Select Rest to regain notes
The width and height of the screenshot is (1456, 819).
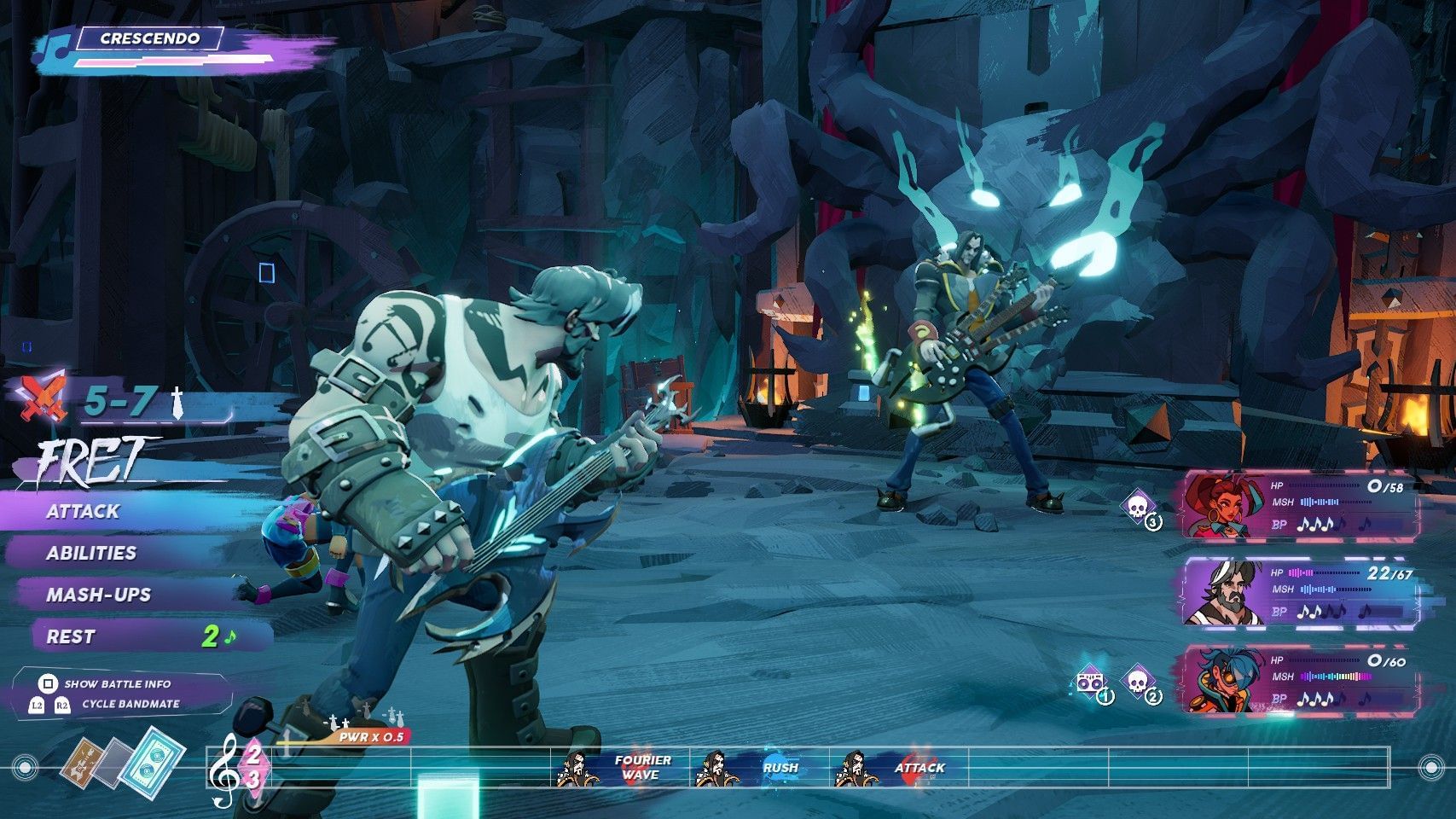[72, 636]
